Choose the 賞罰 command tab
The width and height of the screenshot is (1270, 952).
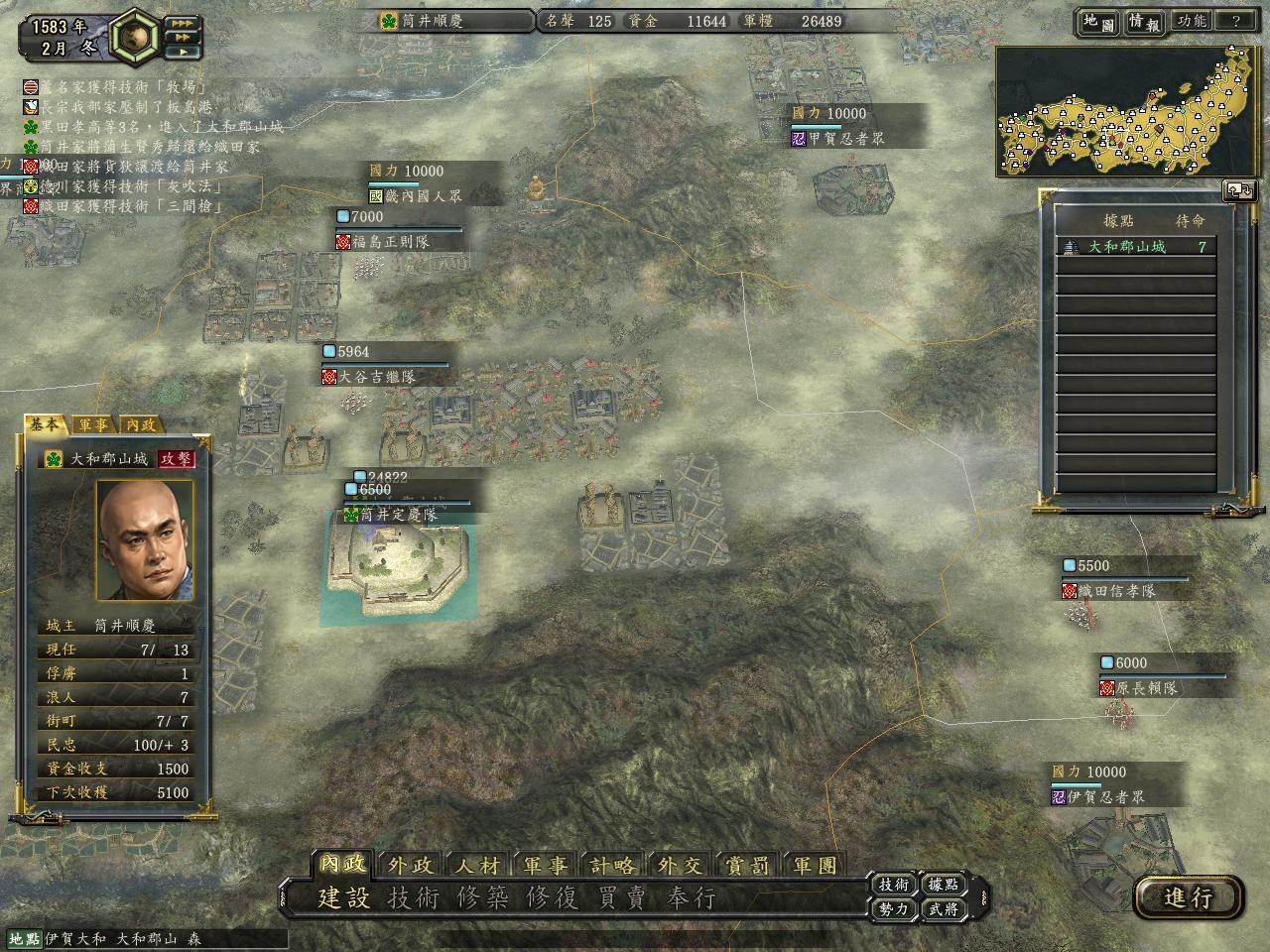[747, 865]
